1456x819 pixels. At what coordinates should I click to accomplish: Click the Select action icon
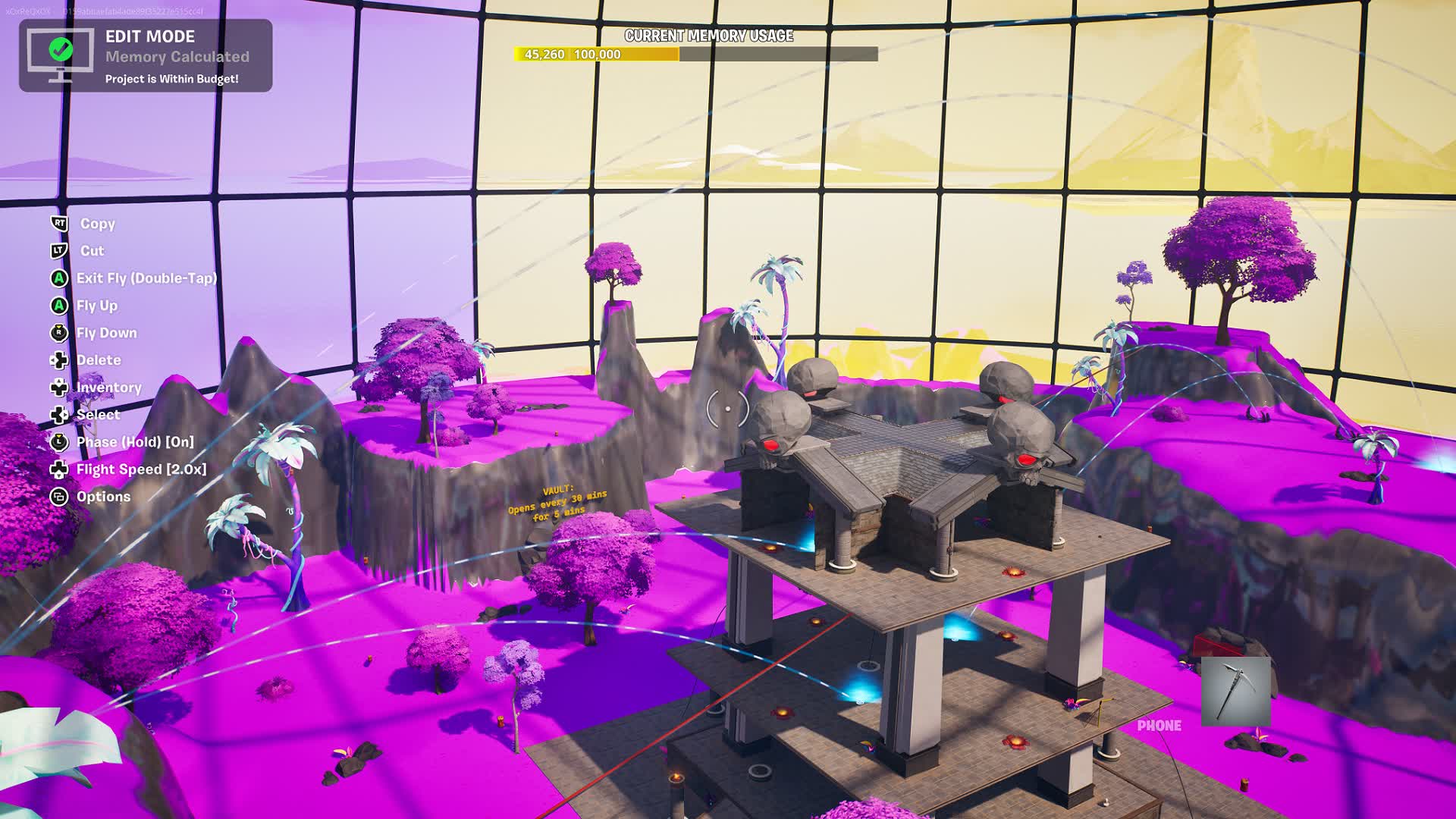59,415
